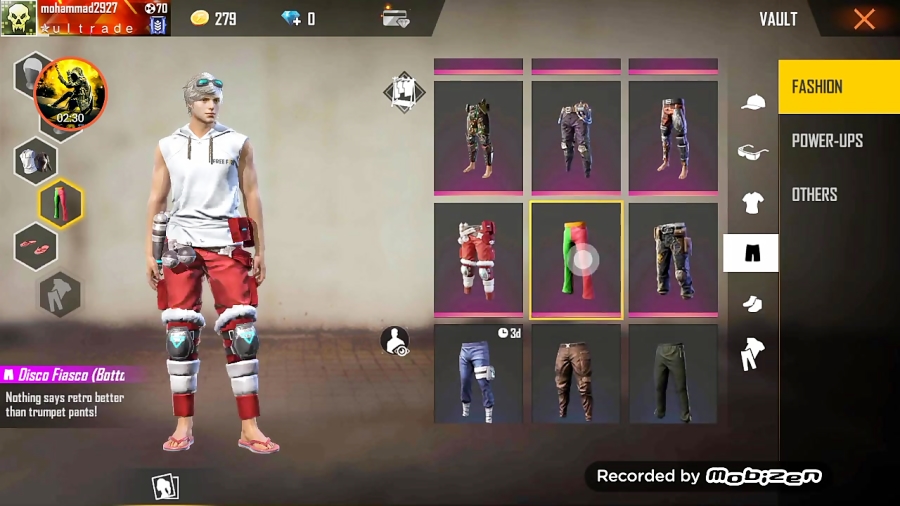Select the equipped bottoms slot with pink-green pants
Viewport: 900px width, 506px height.
click(x=60, y=204)
